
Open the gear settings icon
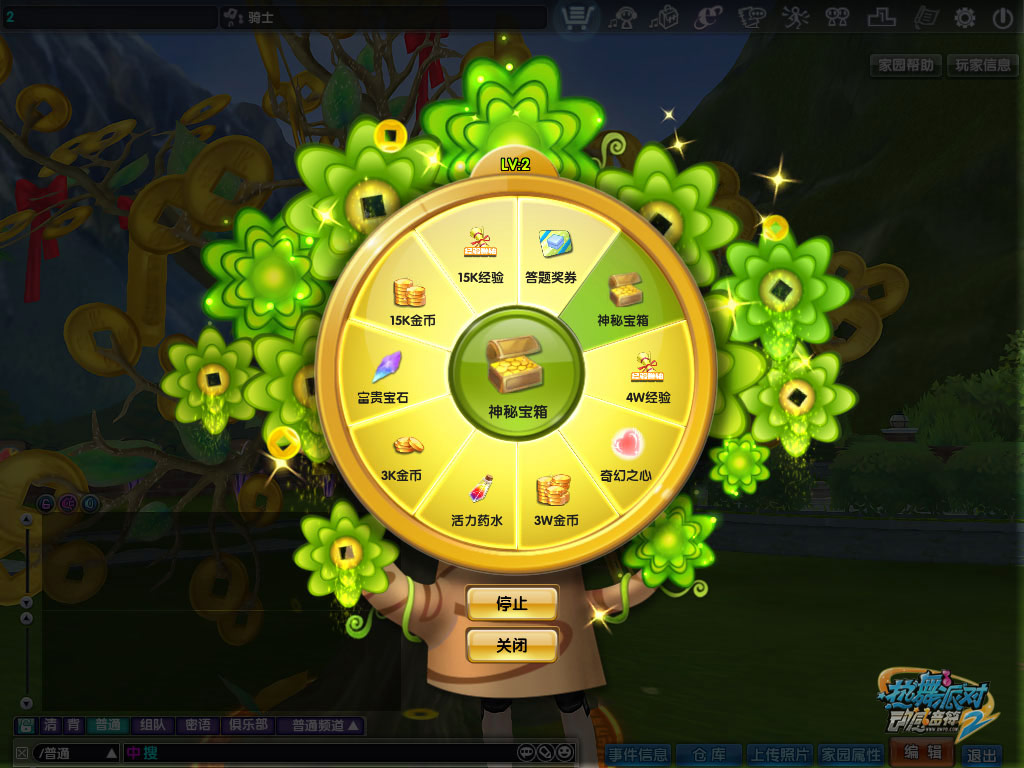(964, 17)
